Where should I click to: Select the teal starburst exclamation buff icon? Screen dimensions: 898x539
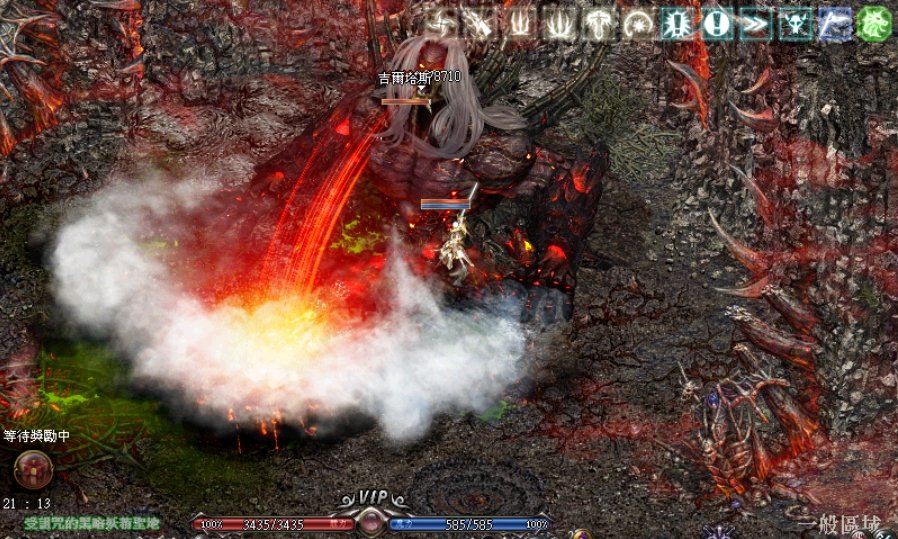676,24
